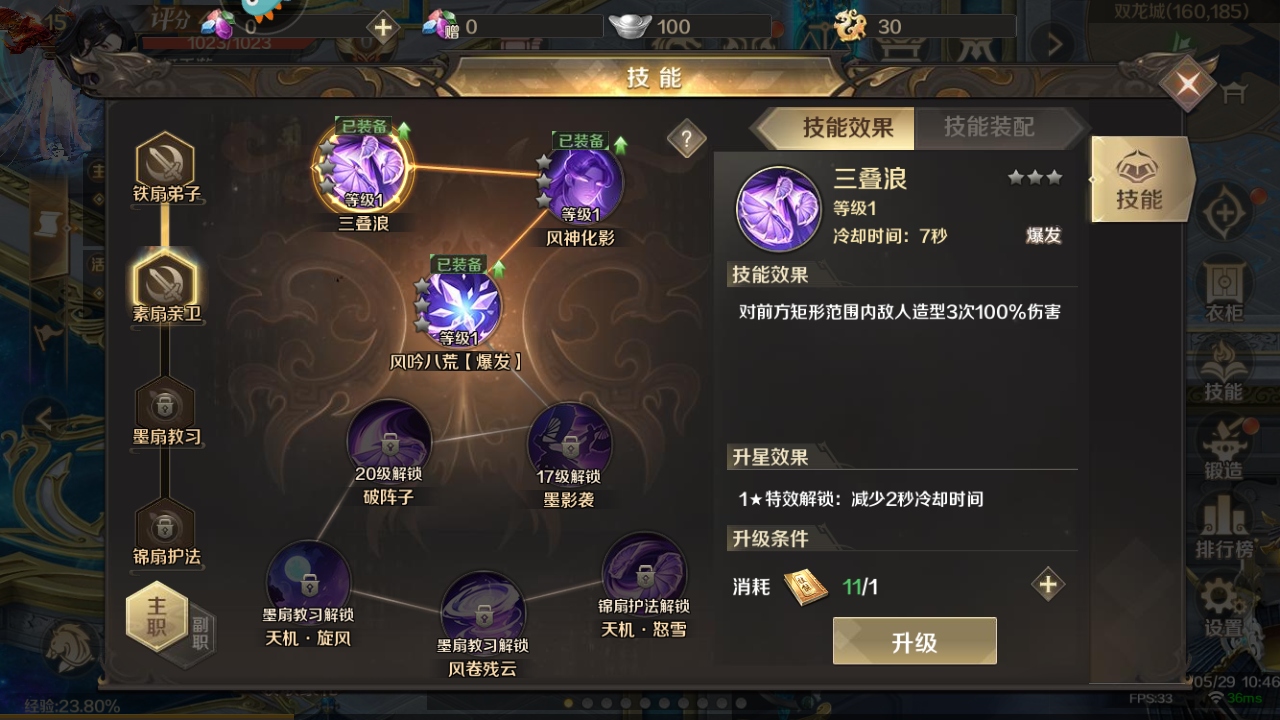The height and width of the screenshot is (720, 1280).
Task: Click the locked 破阵子 skill
Action: [x=389, y=442]
